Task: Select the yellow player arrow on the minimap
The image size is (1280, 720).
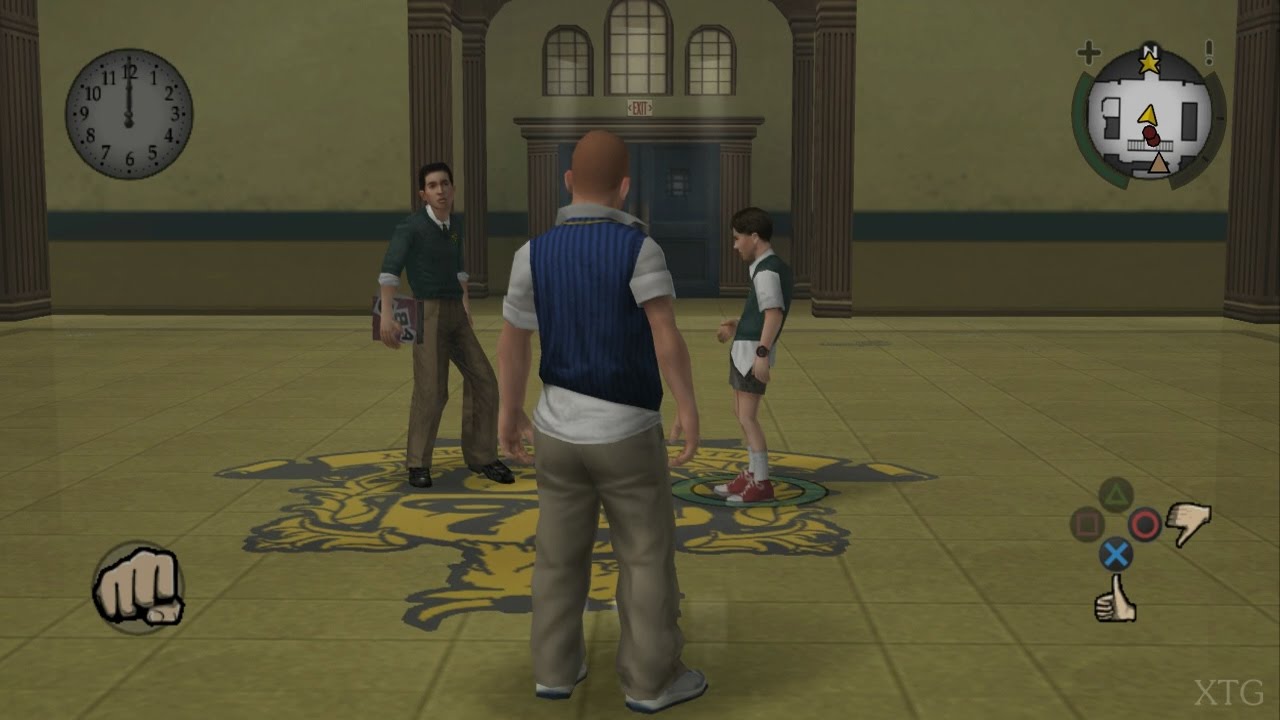Action: tap(1149, 113)
